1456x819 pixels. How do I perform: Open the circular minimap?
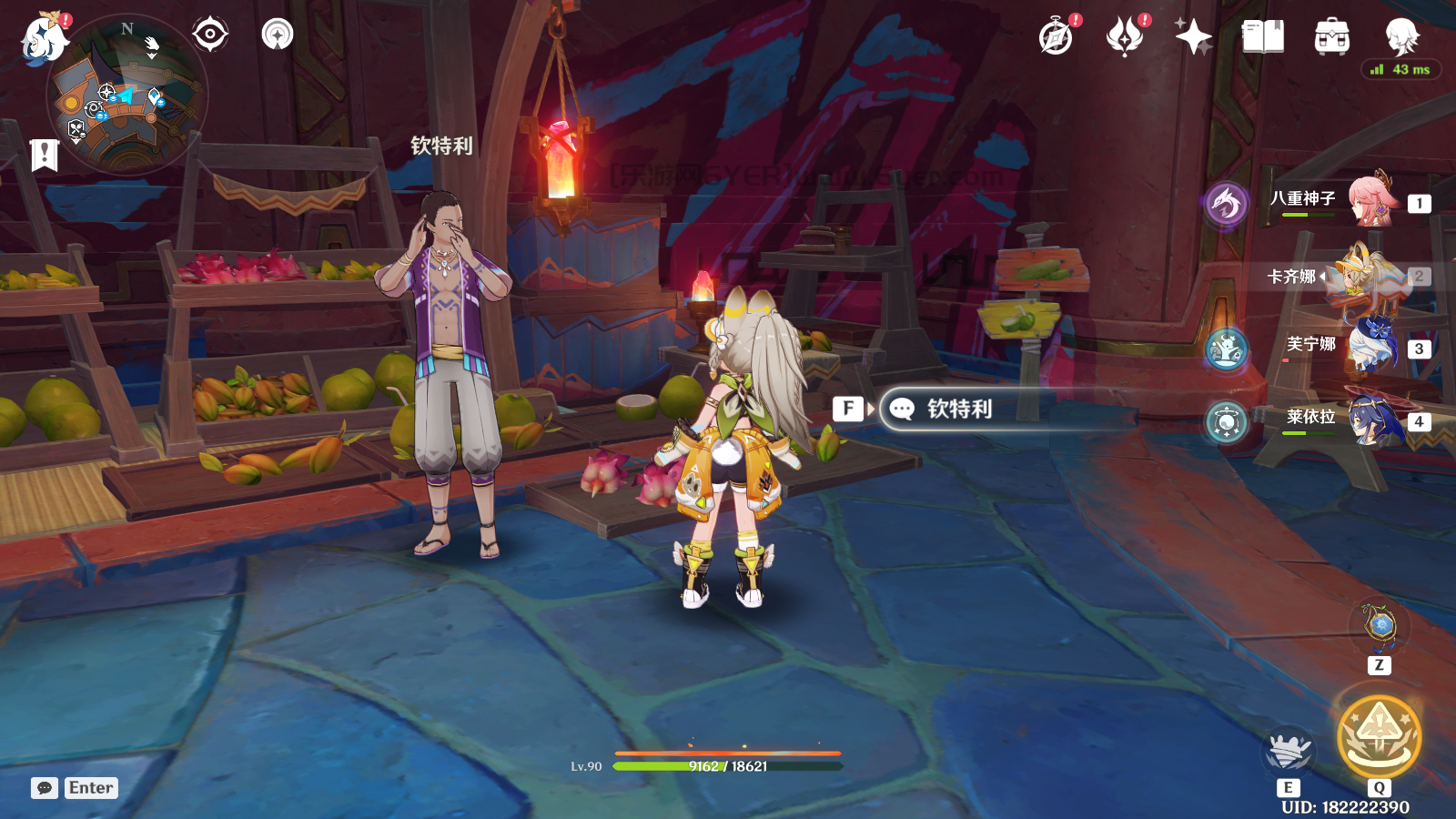tap(127, 95)
